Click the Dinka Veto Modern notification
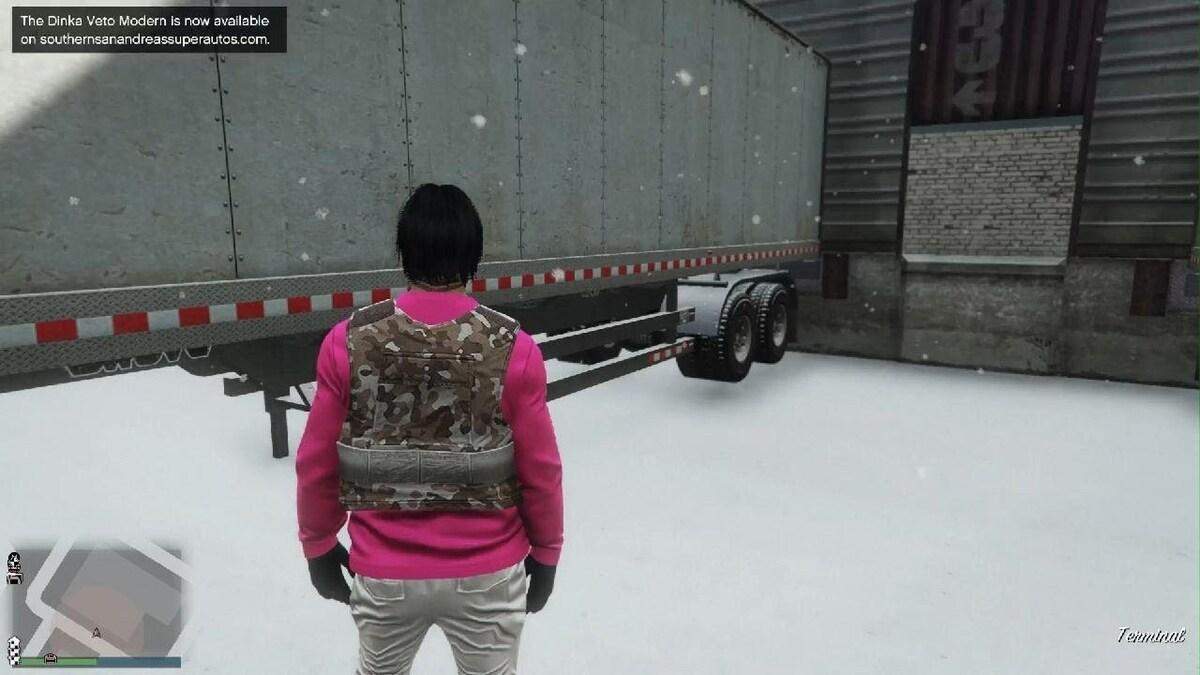 (x=149, y=30)
